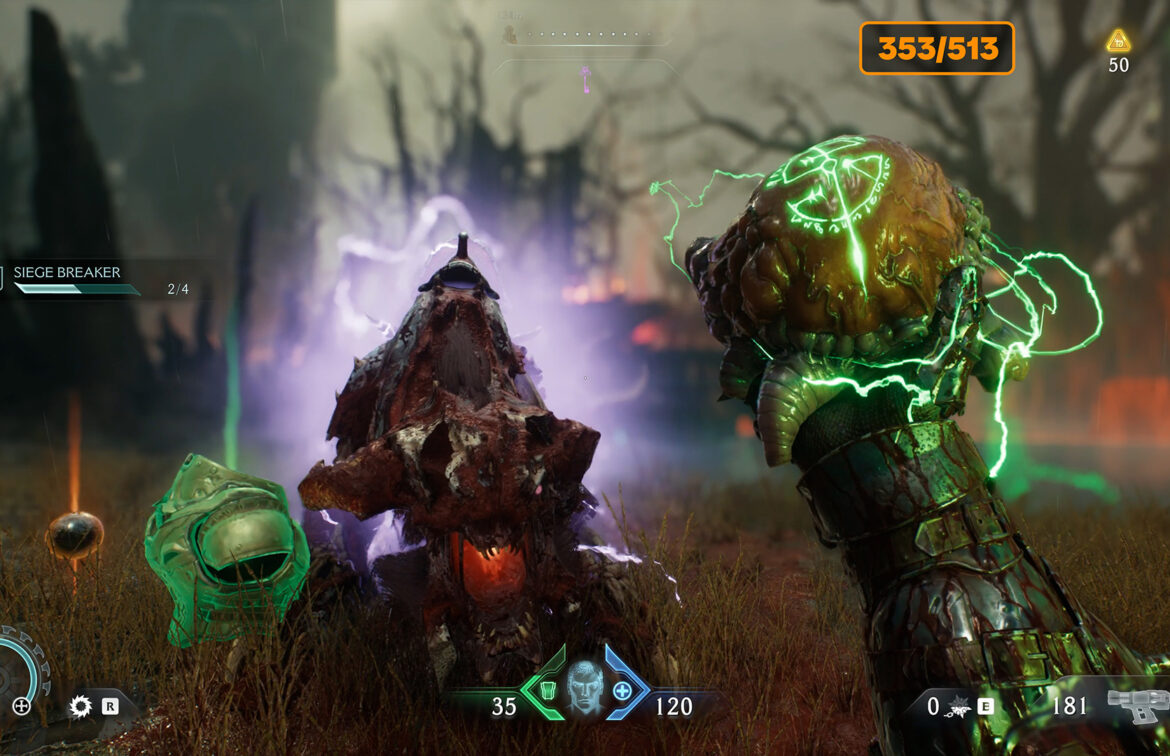Click the compass objective bar
Viewport: 1170px width, 756px height.
(585, 38)
